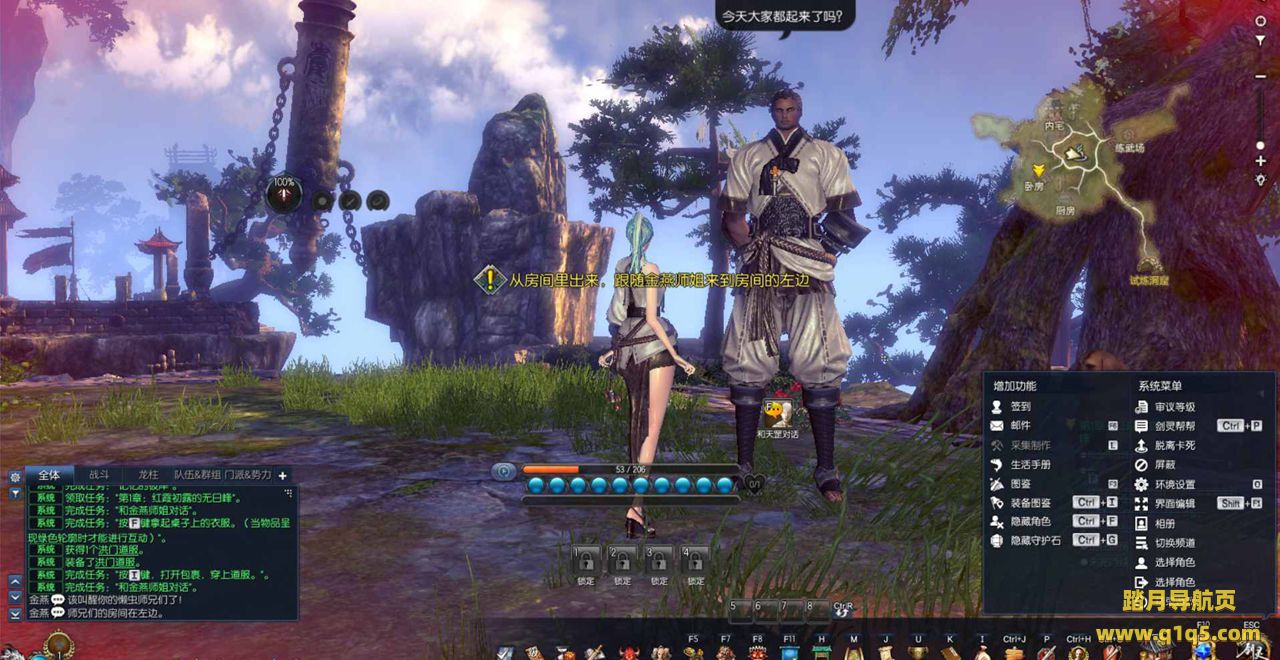Open chat settings gear icon

tap(15, 477)
